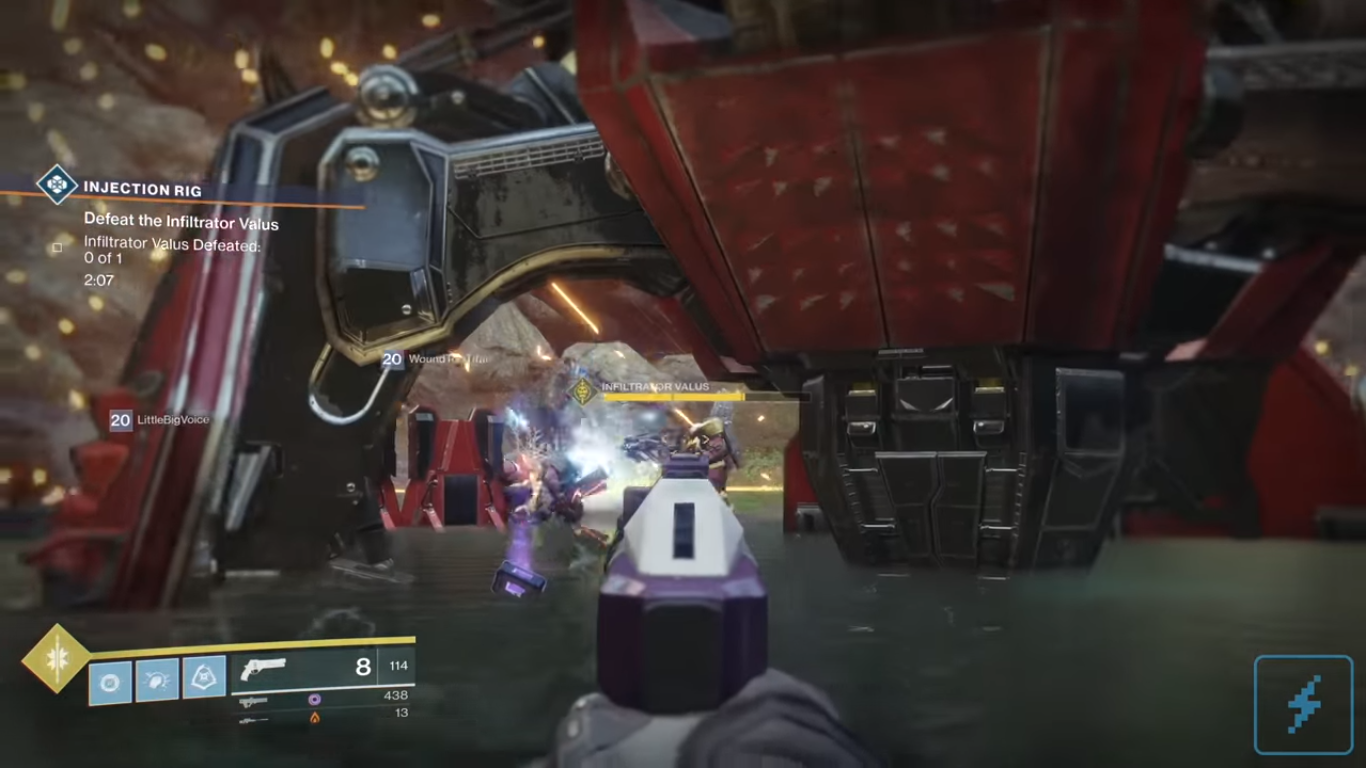This screenshot has width=1366, height=768.
Task: Target the Infiltrator Valus boss marker
Action: (582, 391)
